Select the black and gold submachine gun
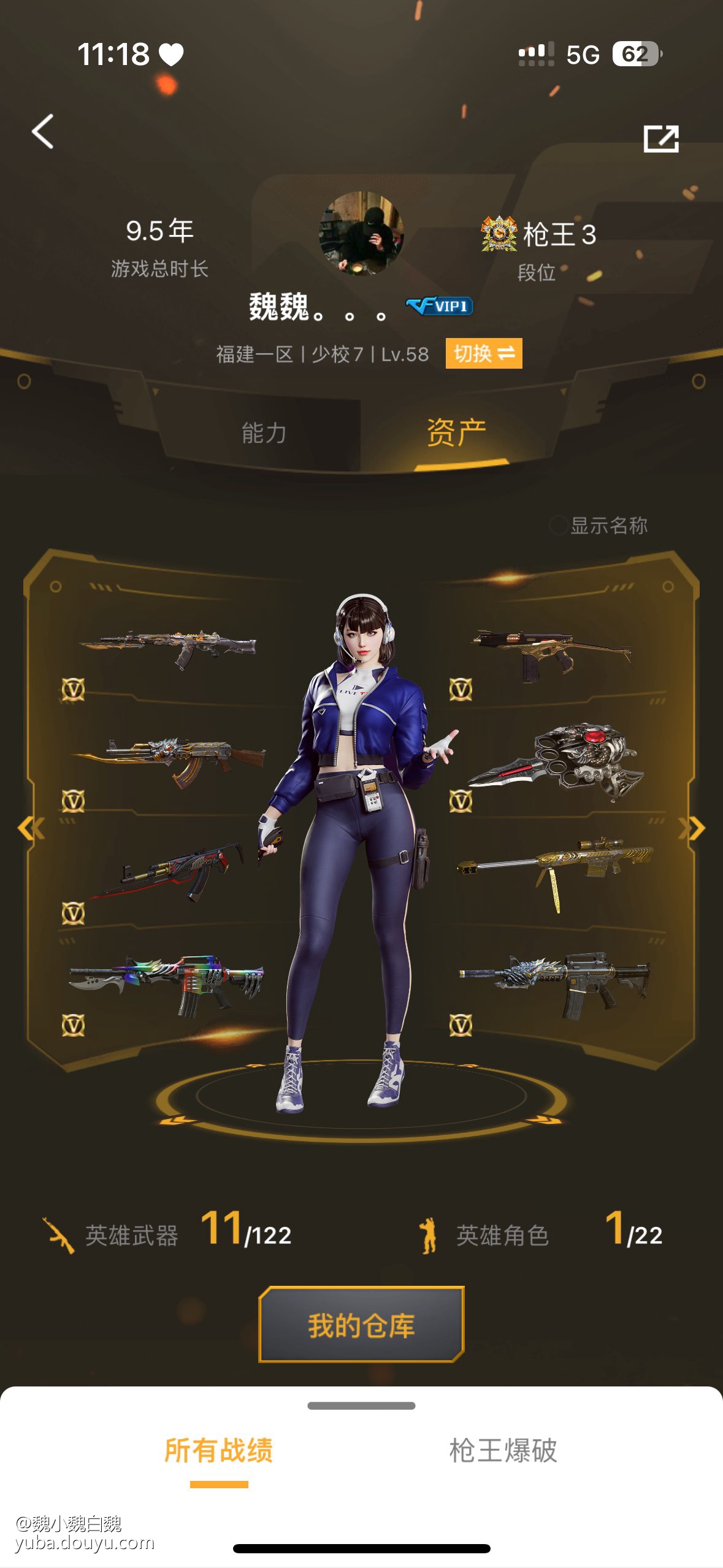 551,653
